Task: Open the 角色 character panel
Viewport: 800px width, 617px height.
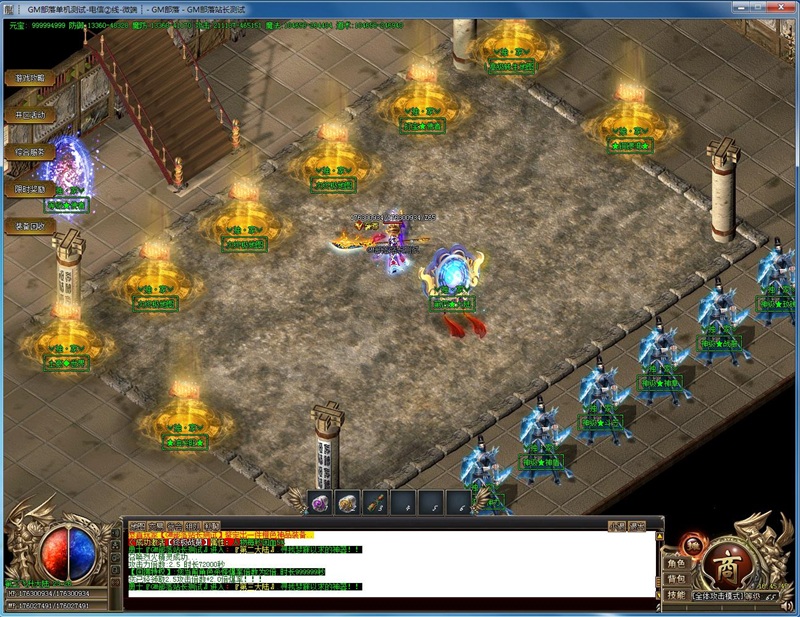Action: [677, 563]
